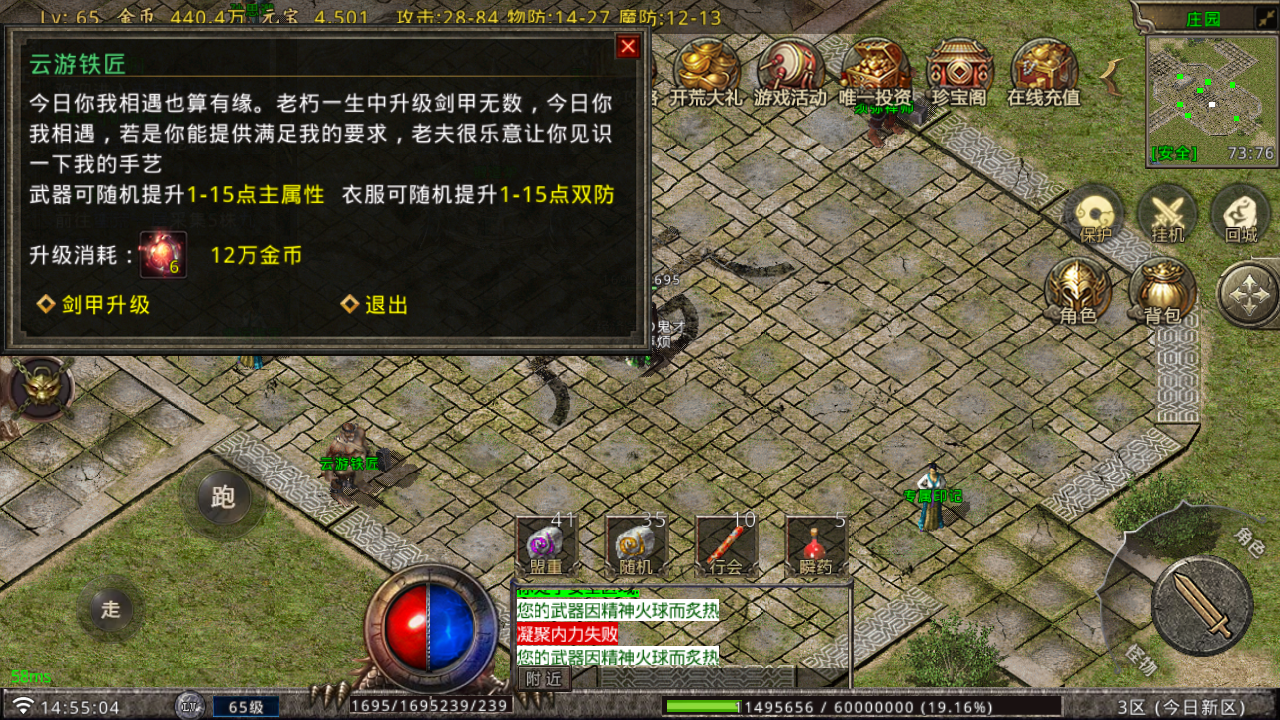
Task: Click the 回城 return-to-town icon
Action: coord(1240,215)
